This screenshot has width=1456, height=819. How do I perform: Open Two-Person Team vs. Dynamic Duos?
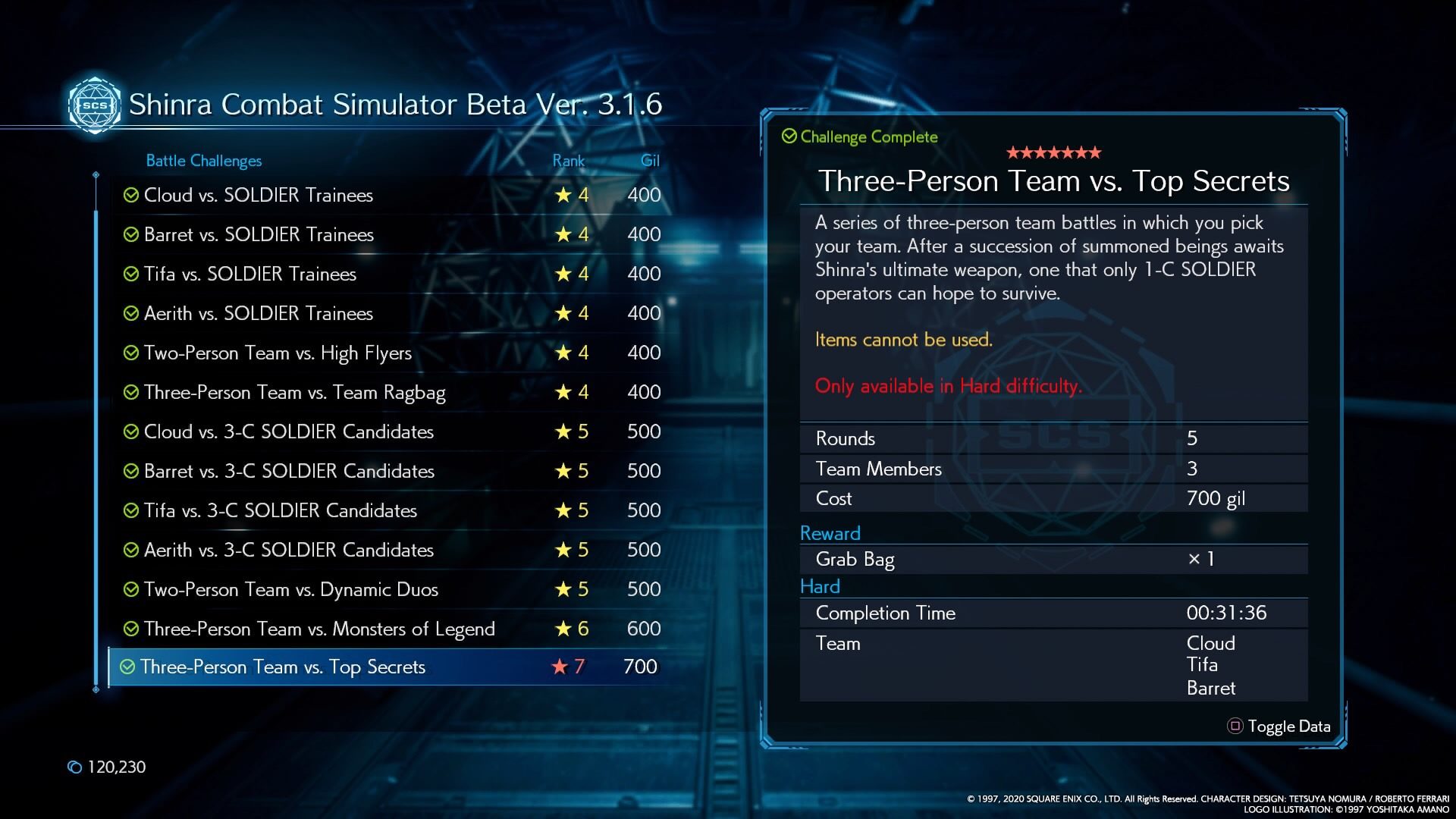(290, 590)
